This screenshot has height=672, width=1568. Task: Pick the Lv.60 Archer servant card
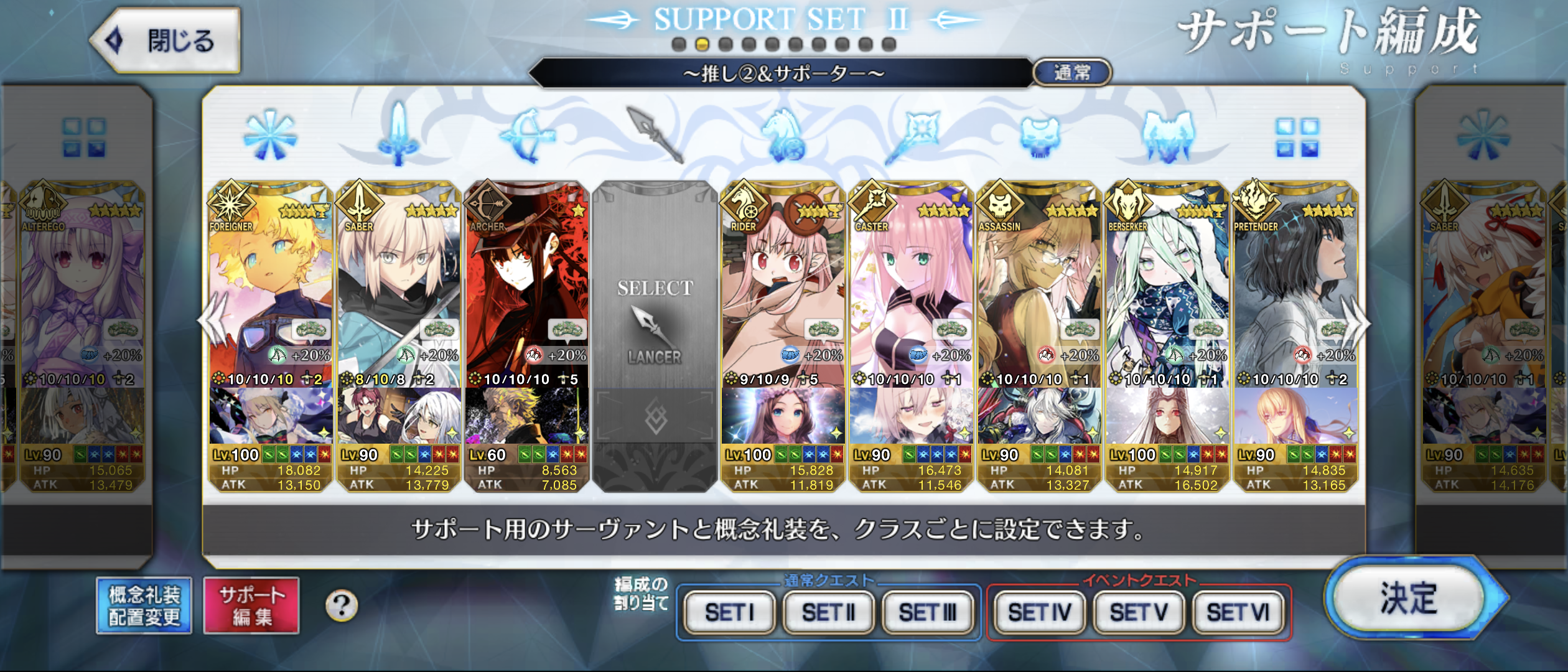click(527, 286)
